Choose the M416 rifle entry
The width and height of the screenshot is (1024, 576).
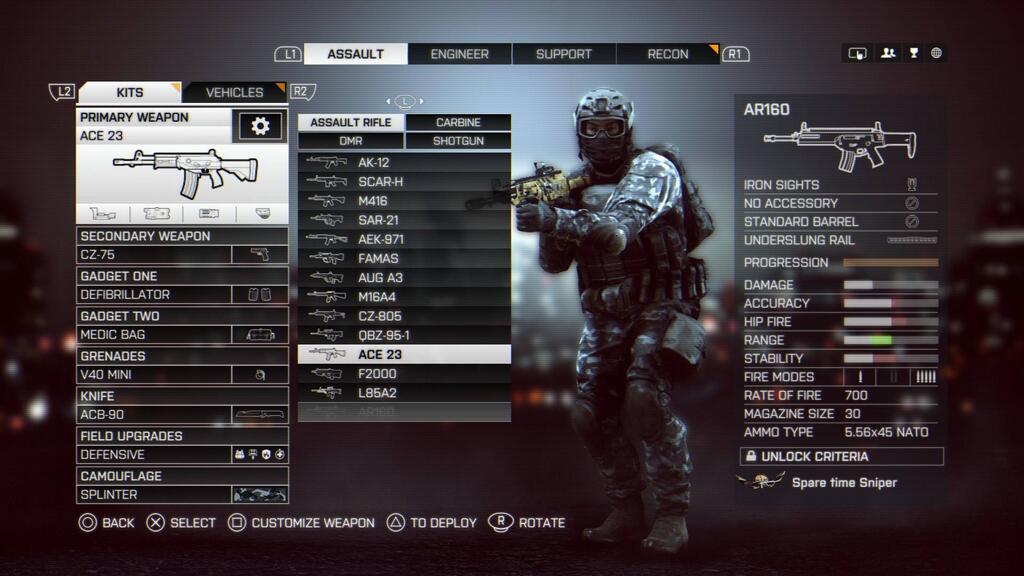tap(404, 201)
